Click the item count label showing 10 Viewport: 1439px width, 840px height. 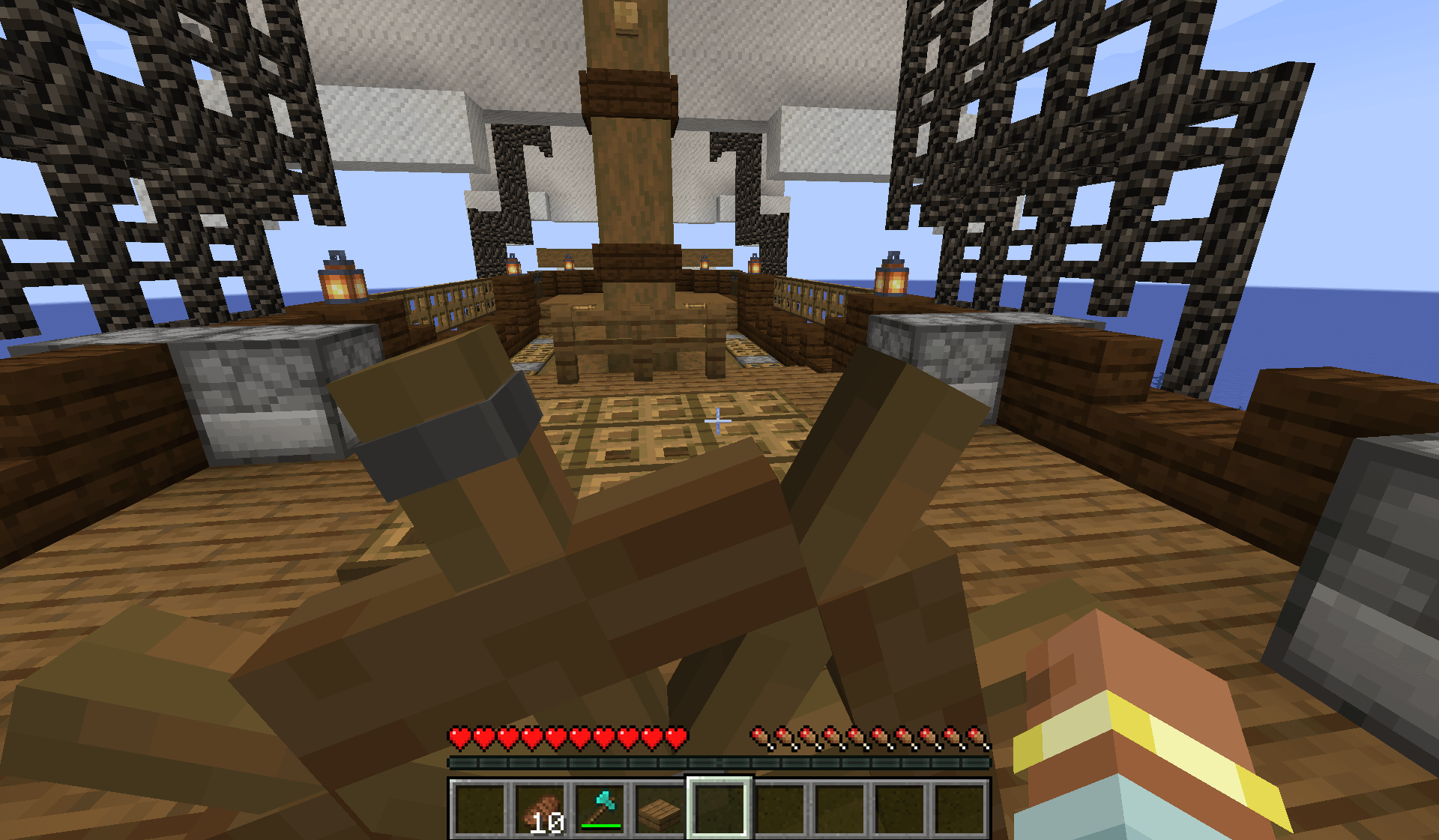tap(549, 822)
